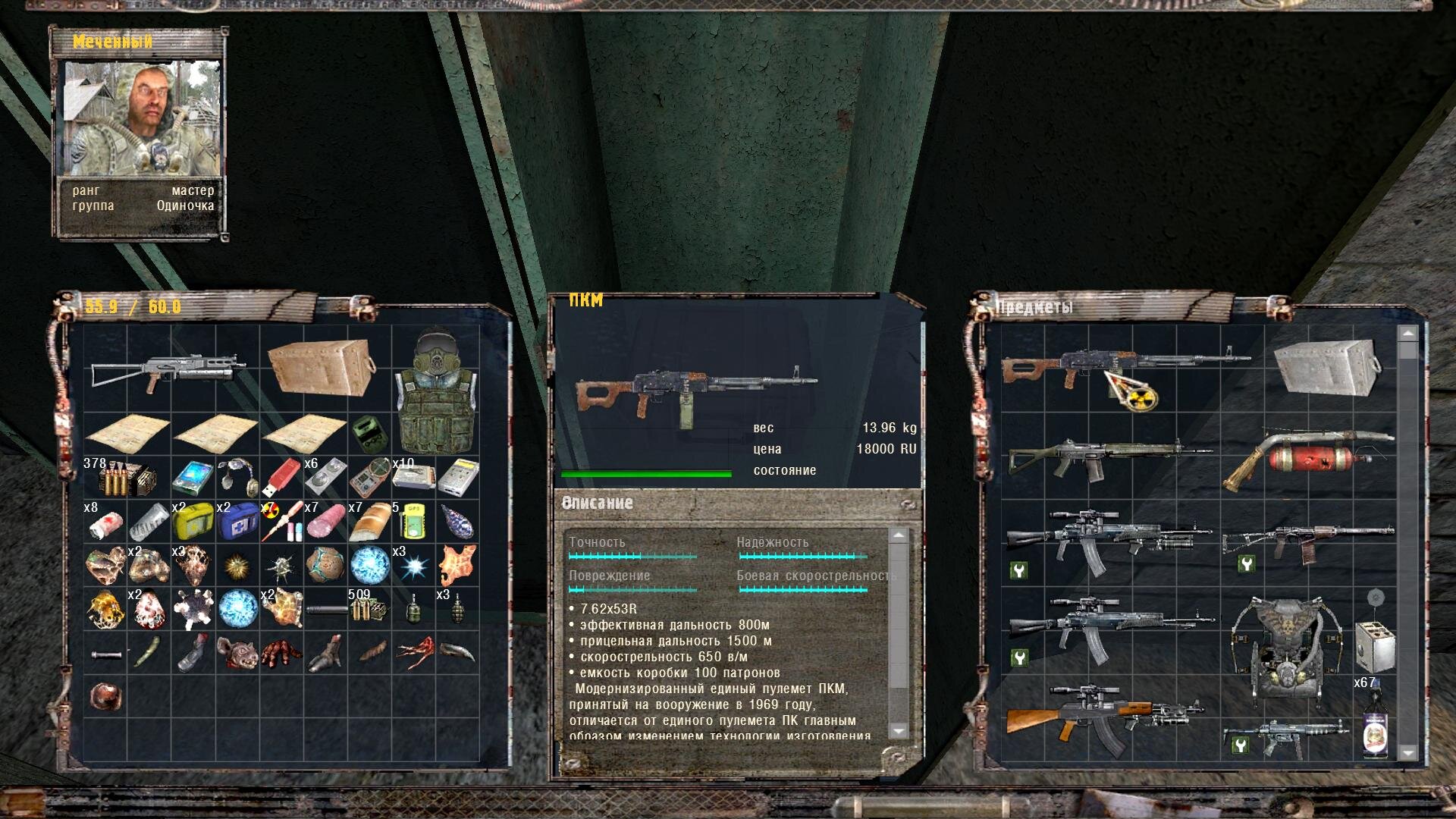Screen dimensions: 1456x819
Task: Click the description text's scroll-up arrow
Action: [898, 535]
